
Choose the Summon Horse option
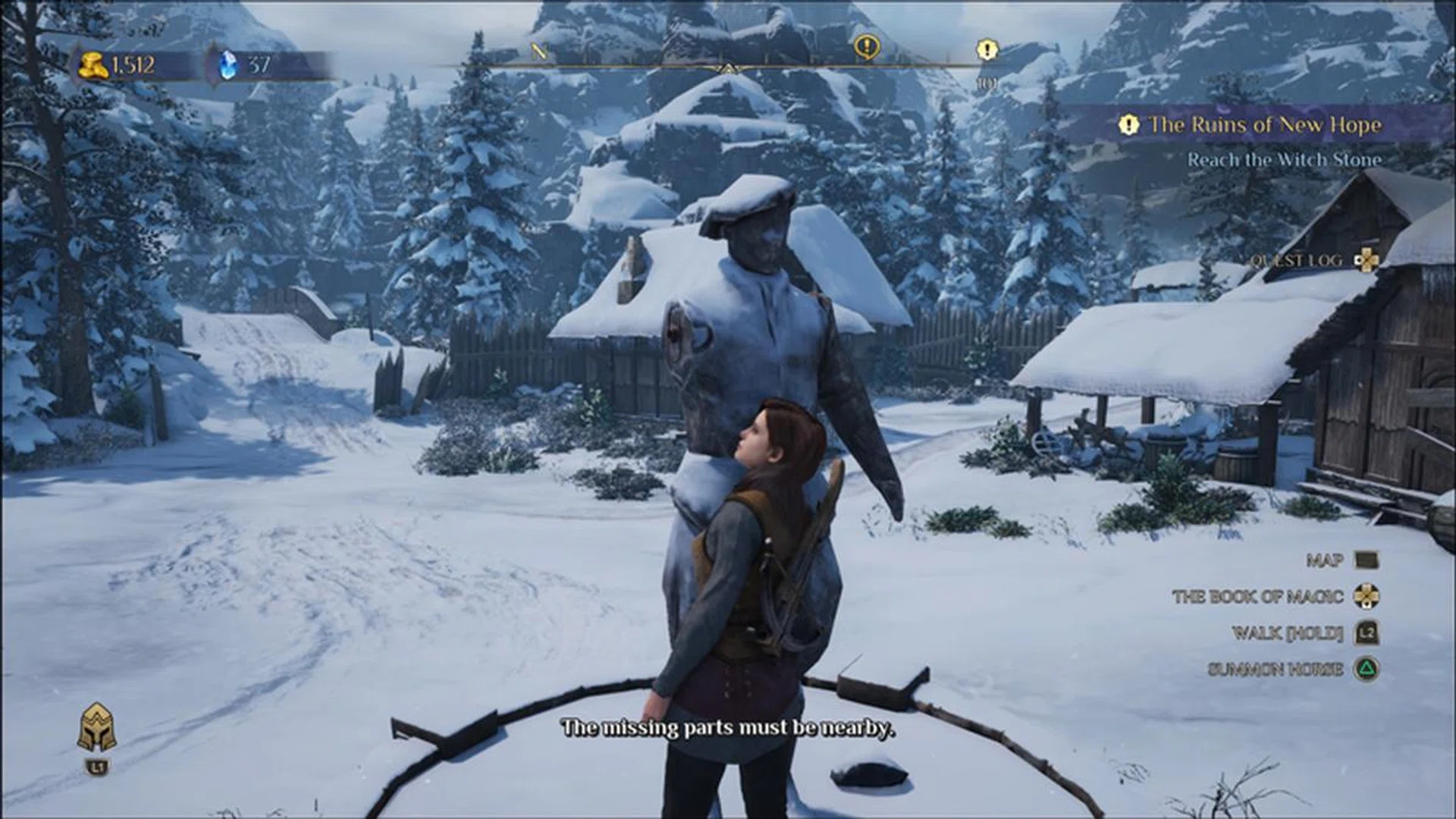click(1275, 669)
